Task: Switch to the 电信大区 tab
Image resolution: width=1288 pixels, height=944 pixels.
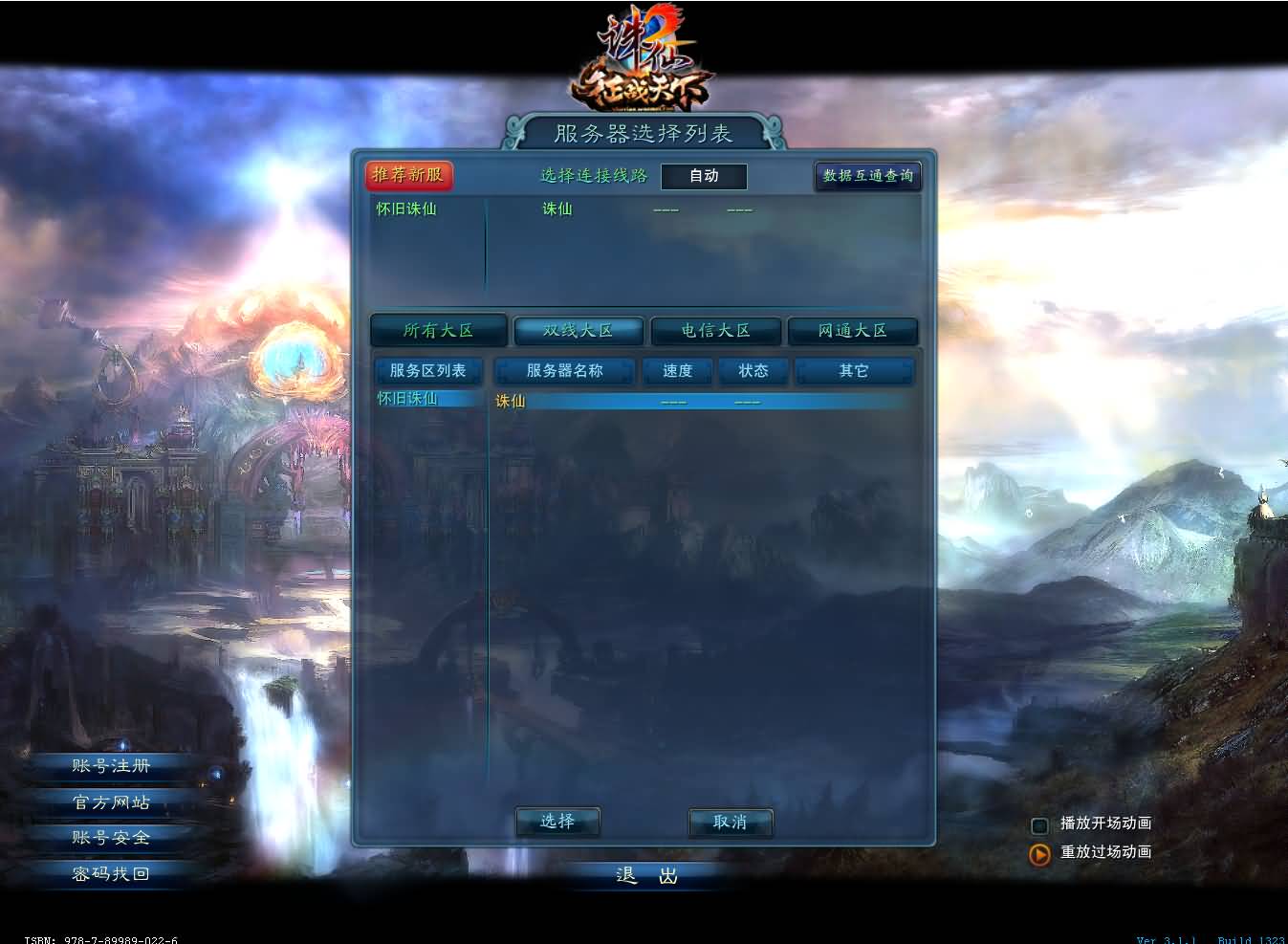Action: [716, 331]
